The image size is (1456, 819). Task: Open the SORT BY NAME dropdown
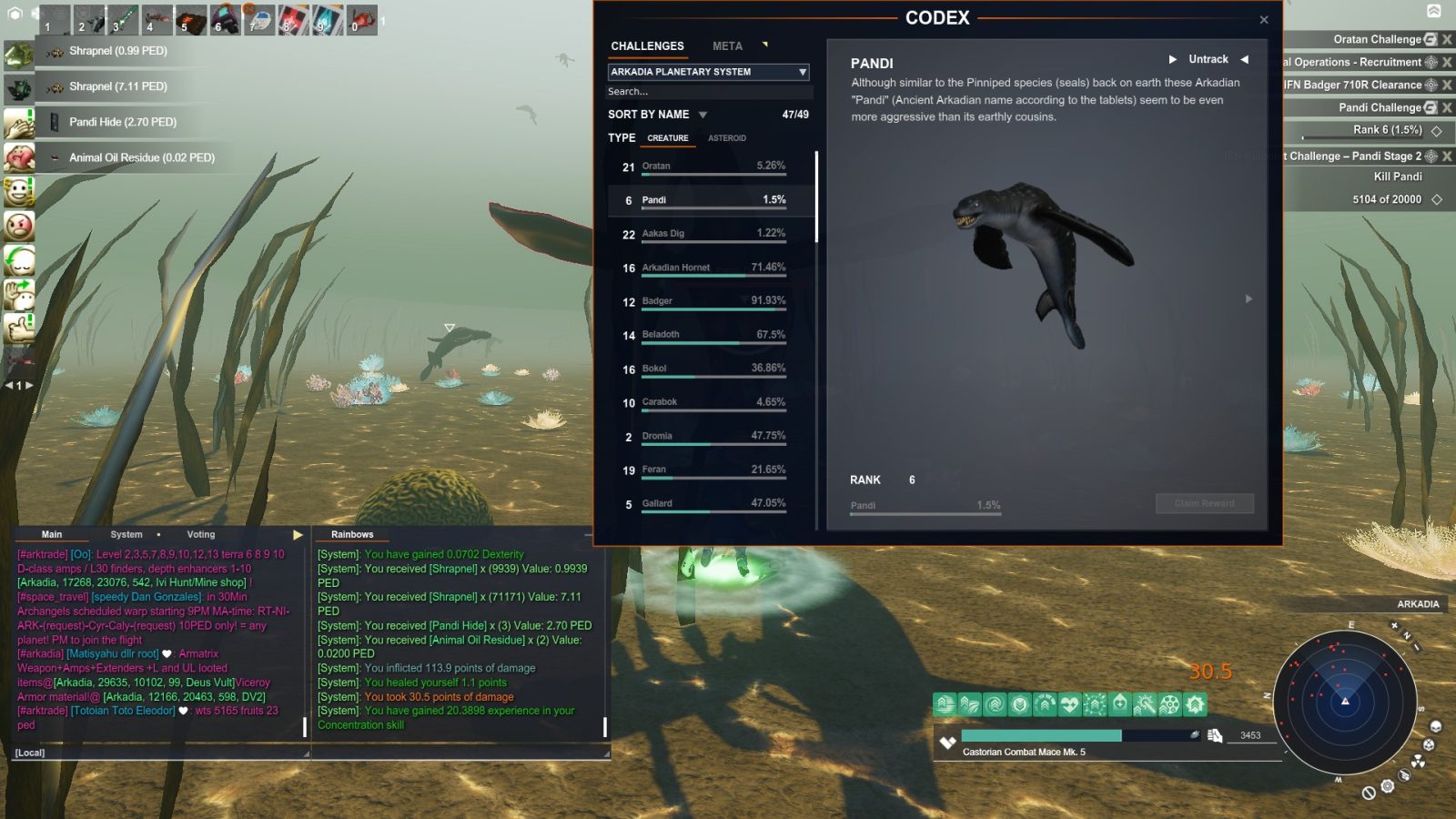(655, 115)
